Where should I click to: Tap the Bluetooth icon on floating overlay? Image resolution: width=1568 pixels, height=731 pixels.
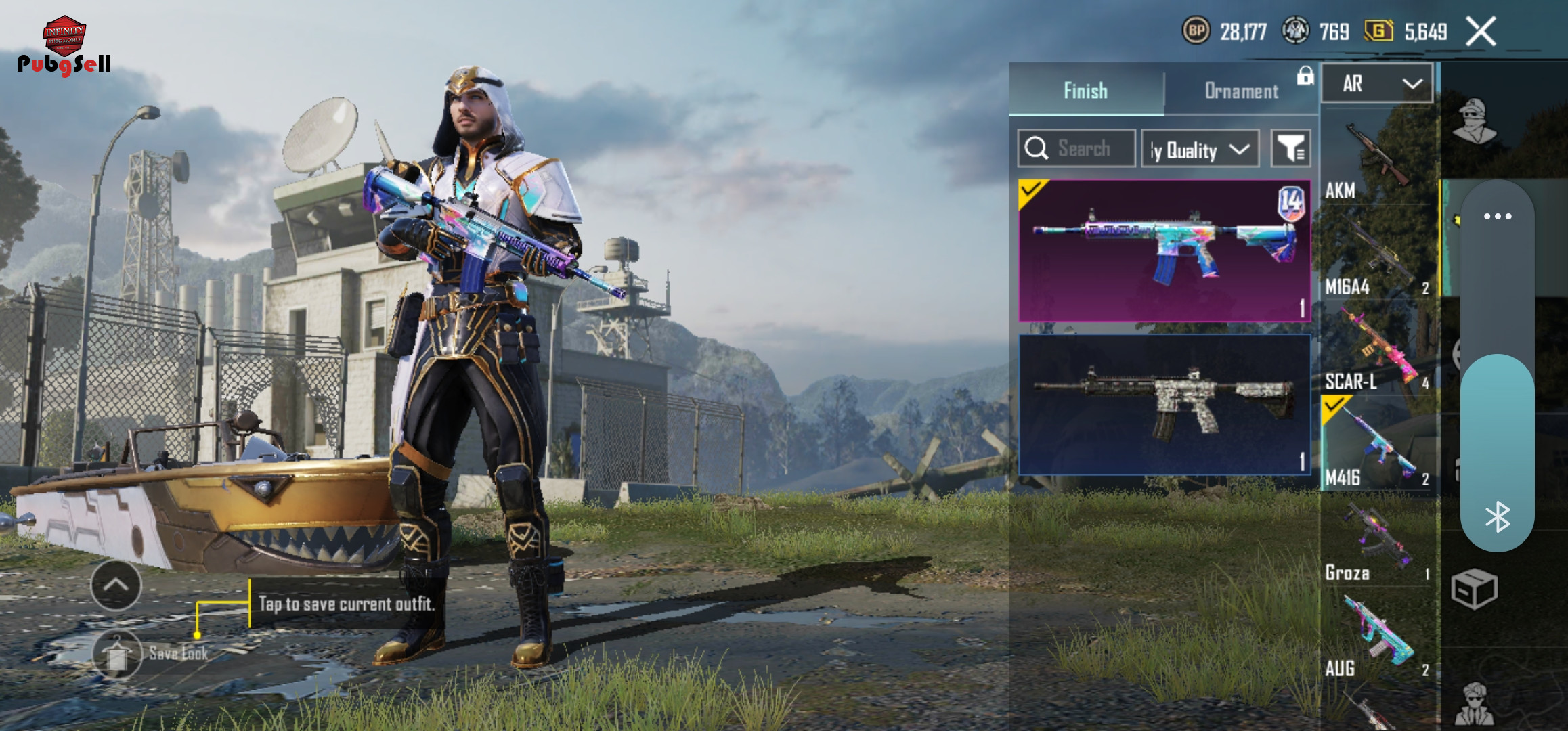1497,517
